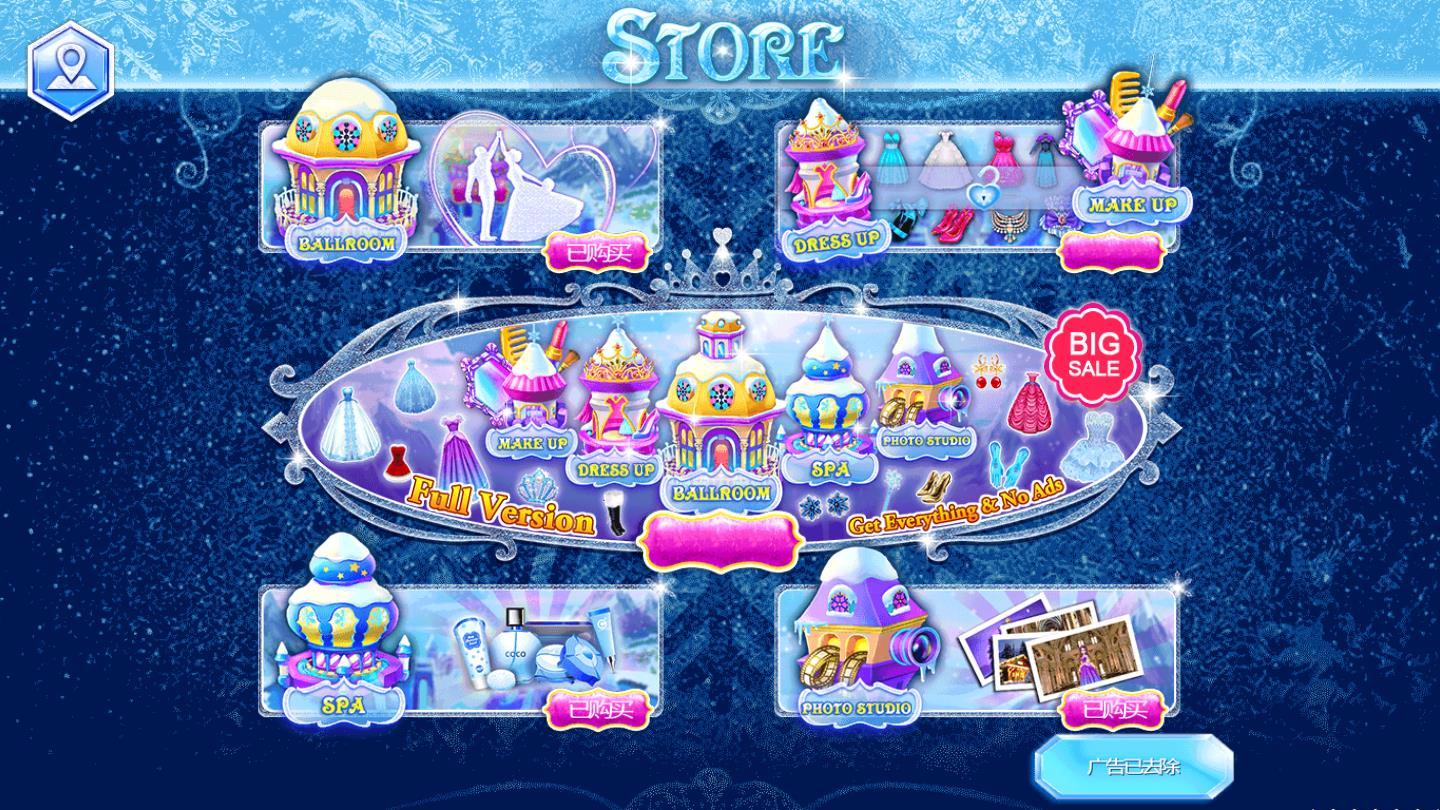The width and height of the screenshot is (1440, 810).
Task: Click 已购买 button under Photo Studio
Action: click(1115, 710)
